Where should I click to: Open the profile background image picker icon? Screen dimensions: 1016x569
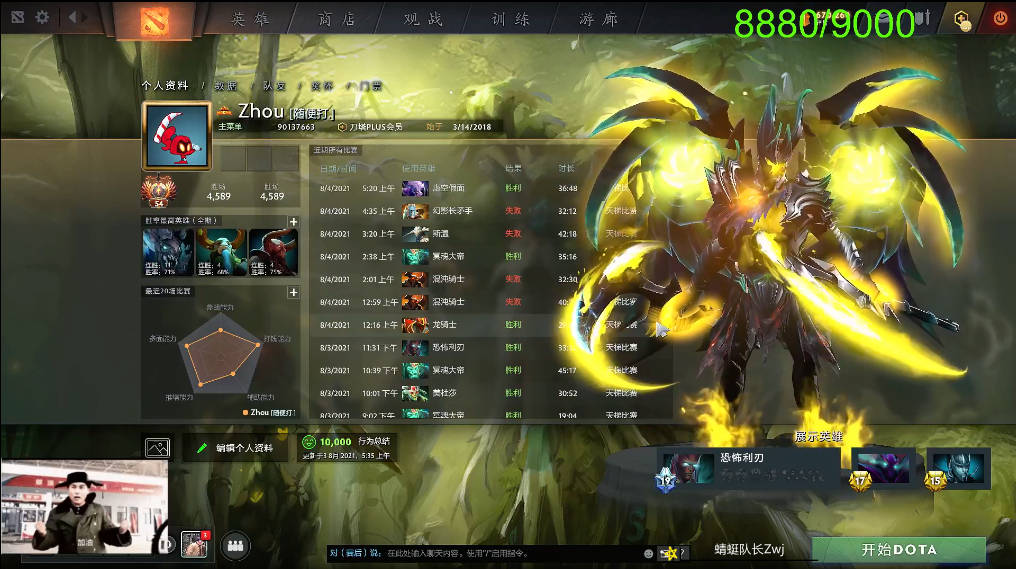pyautogui.click(x=157, y=448)
